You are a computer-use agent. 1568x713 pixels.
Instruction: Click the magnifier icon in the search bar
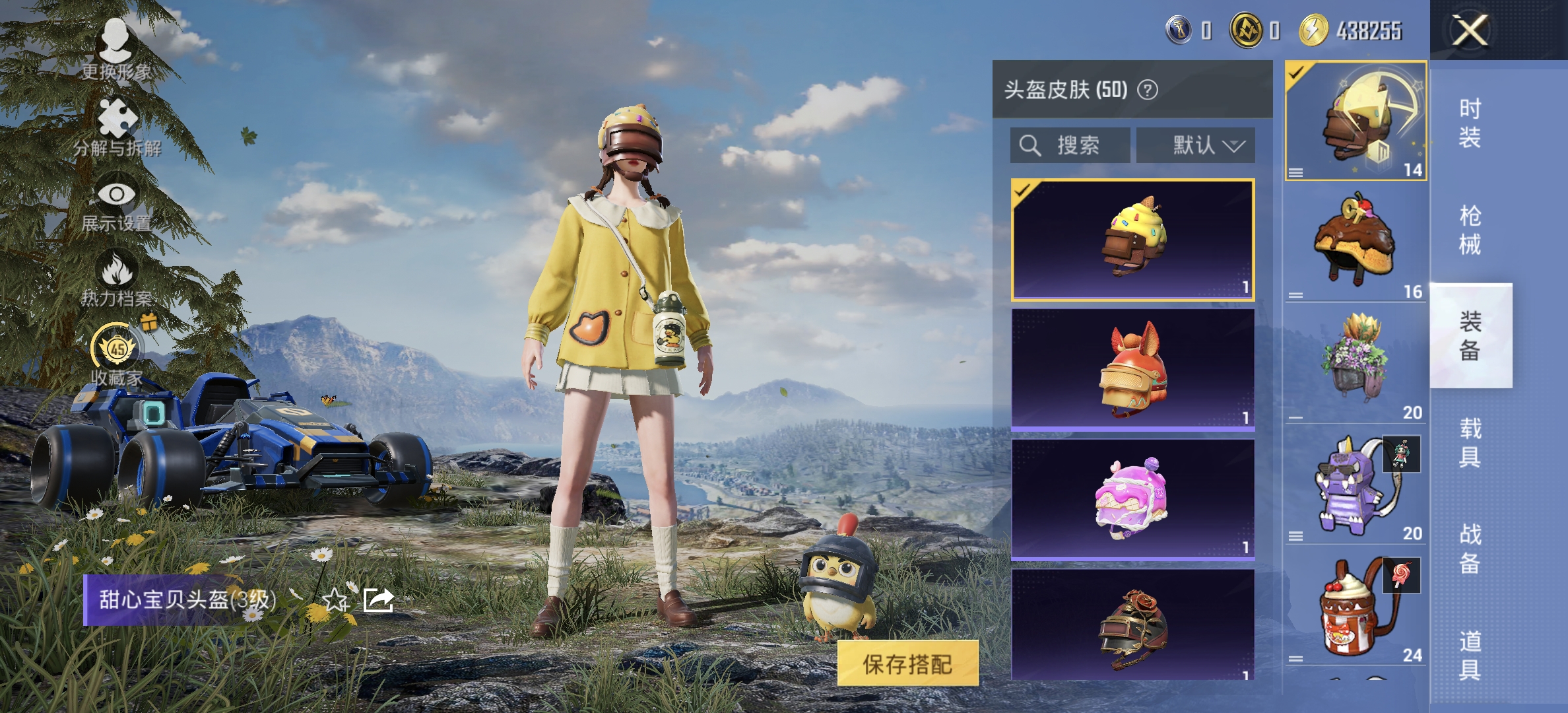coord(1030,145)
